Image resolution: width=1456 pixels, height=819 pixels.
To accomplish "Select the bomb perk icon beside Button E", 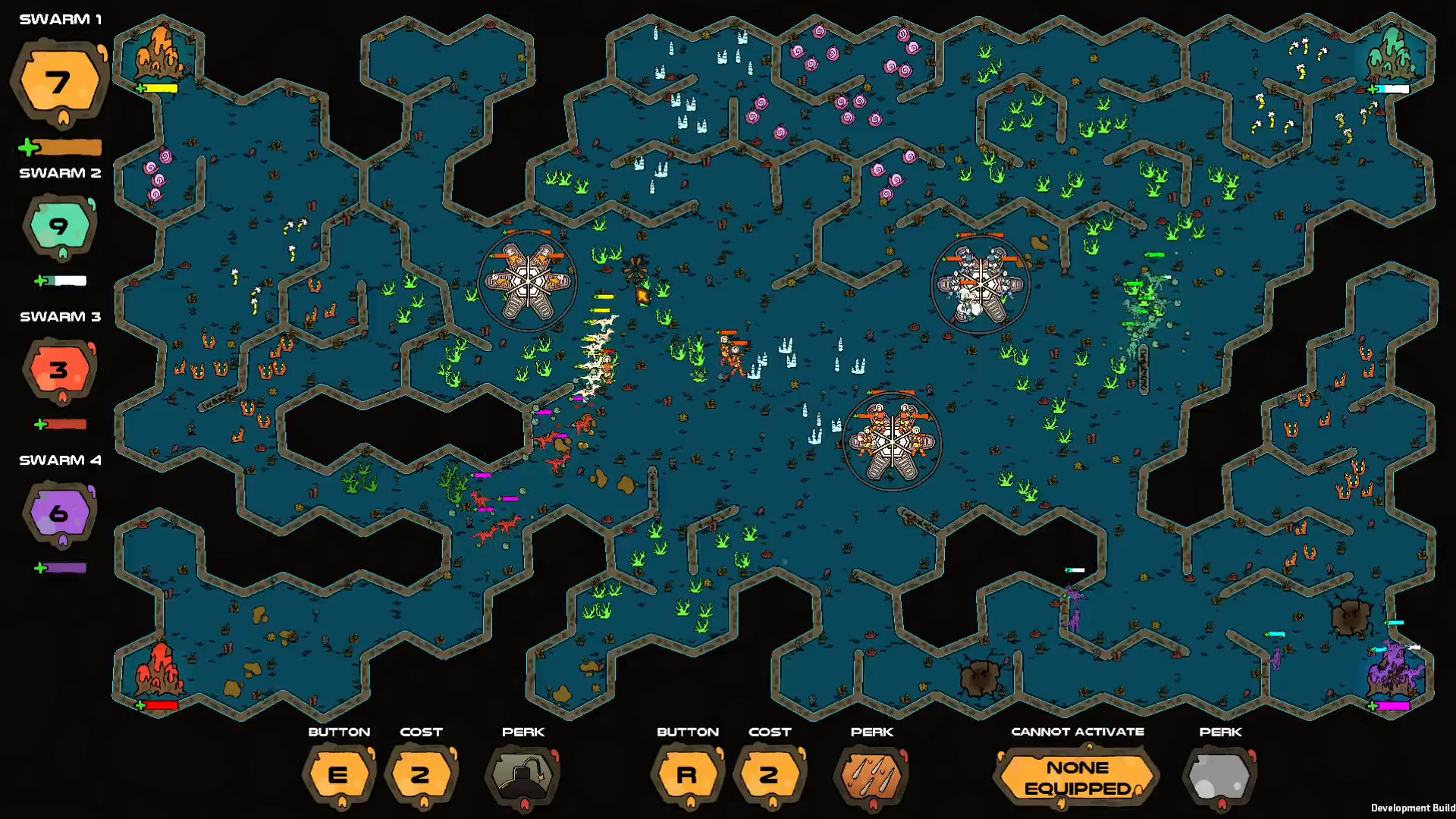I will [x=523, y=776].
